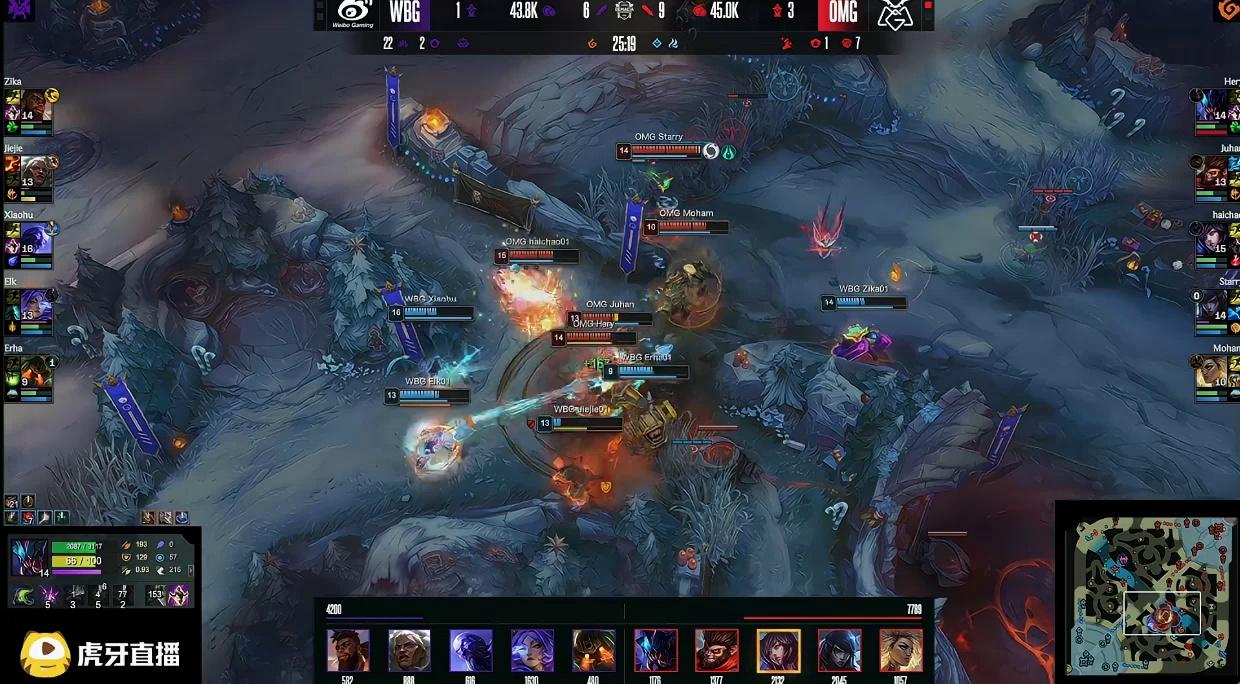Click the blonde champion portrait in damage bar
This screenshot has height=684, width=1240.
point(901,650)
